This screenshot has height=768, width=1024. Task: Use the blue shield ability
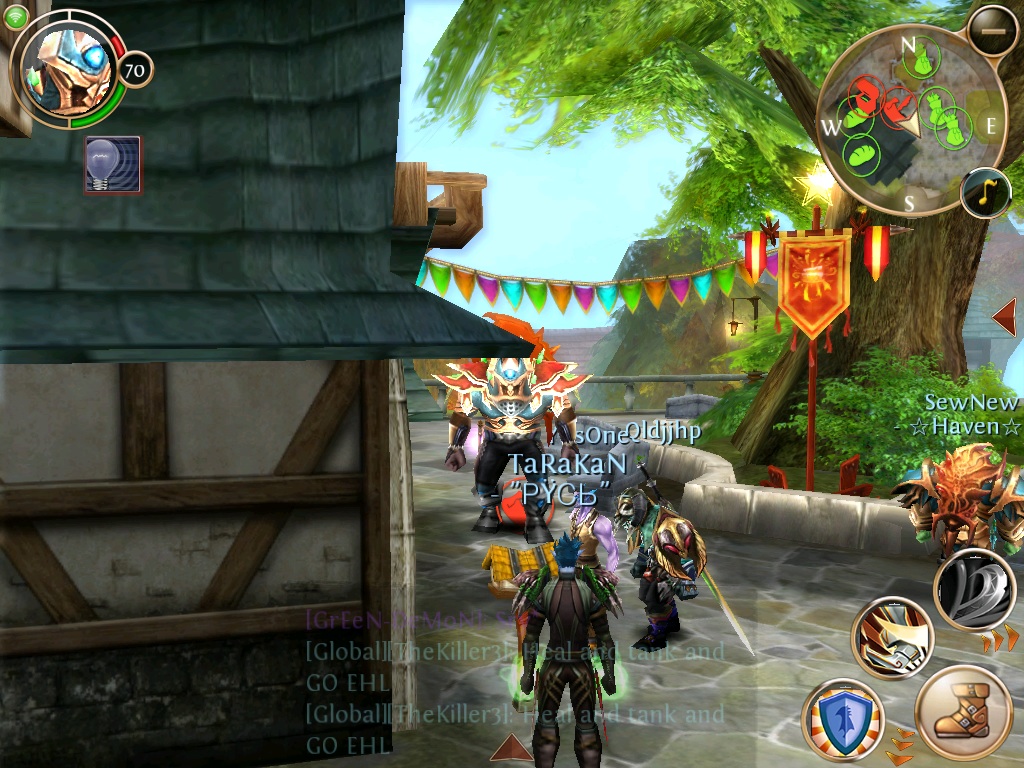tap(842, 719)
